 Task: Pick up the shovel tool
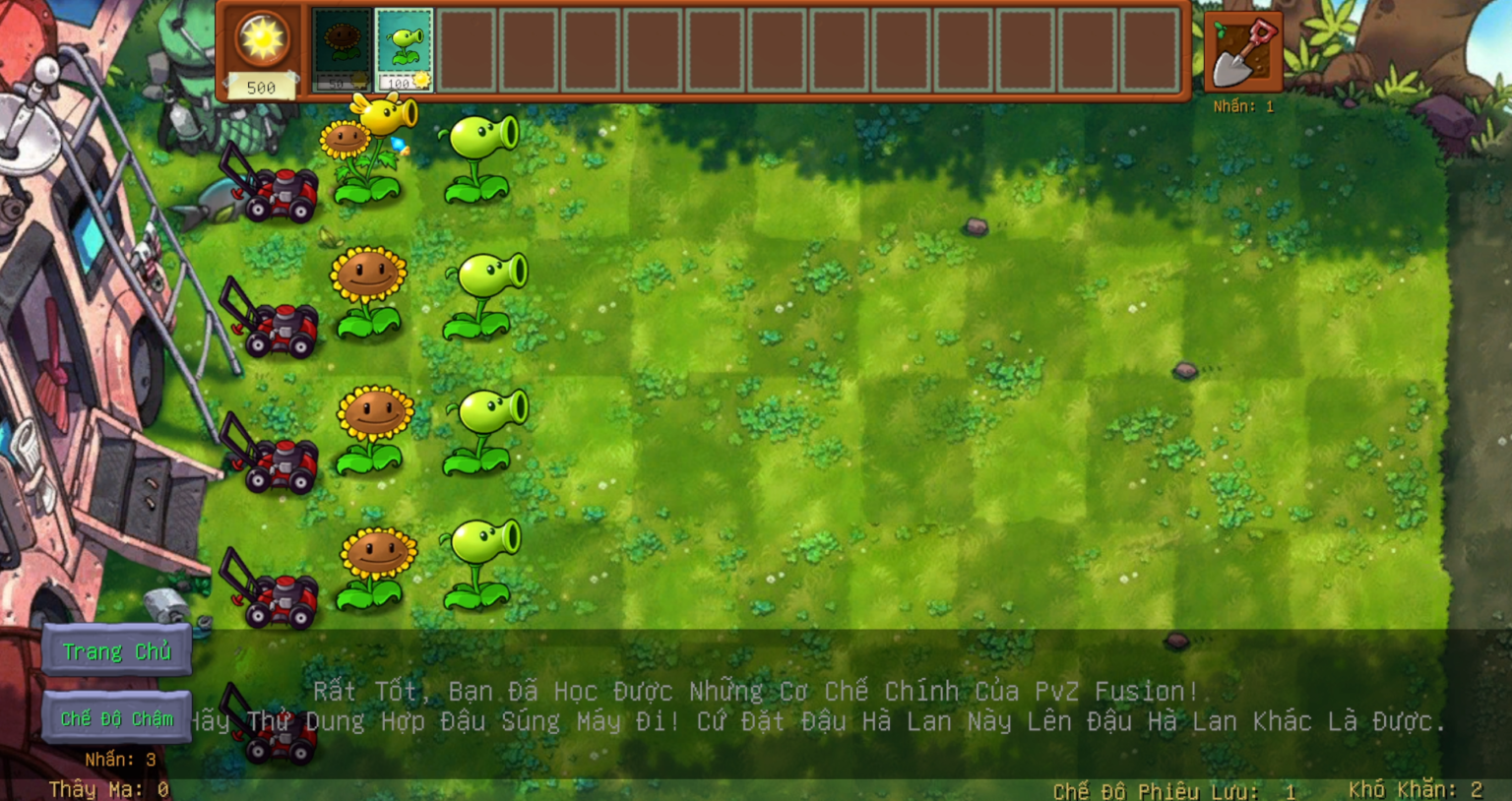(1242, 51)
